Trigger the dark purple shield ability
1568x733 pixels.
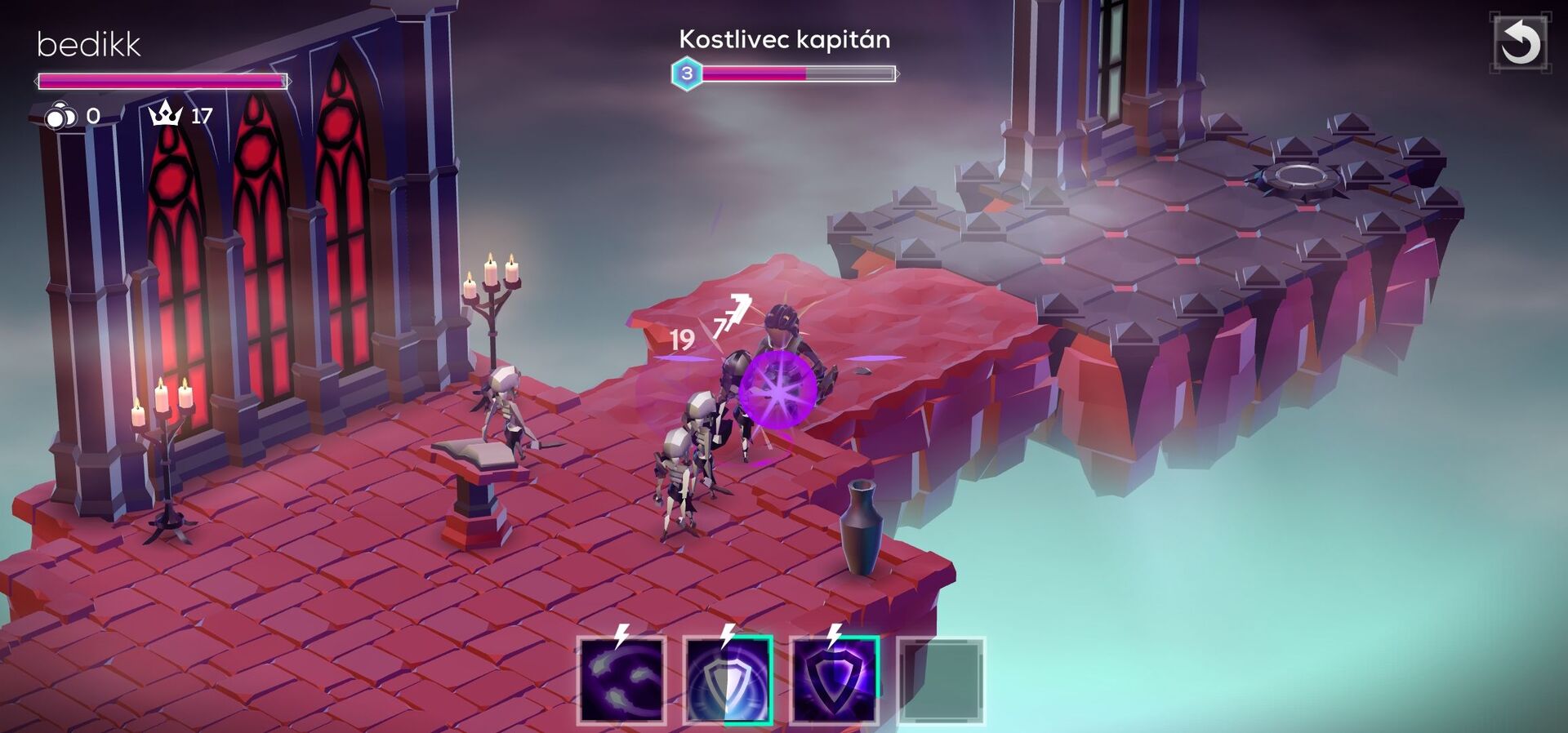pyautogui.click(x=834, y=681)
